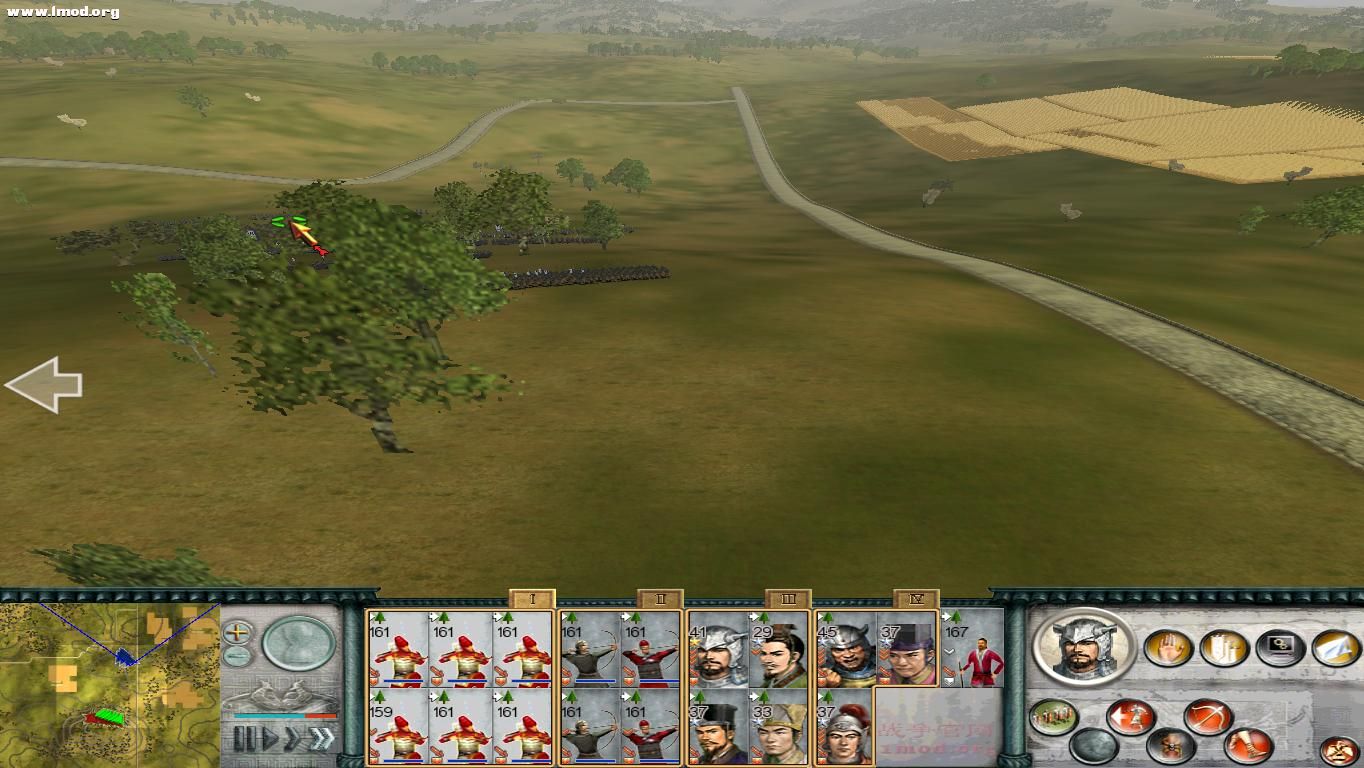Zoom out the minimap with minus button
1364x768 pixels.
(x=237, y=656)
